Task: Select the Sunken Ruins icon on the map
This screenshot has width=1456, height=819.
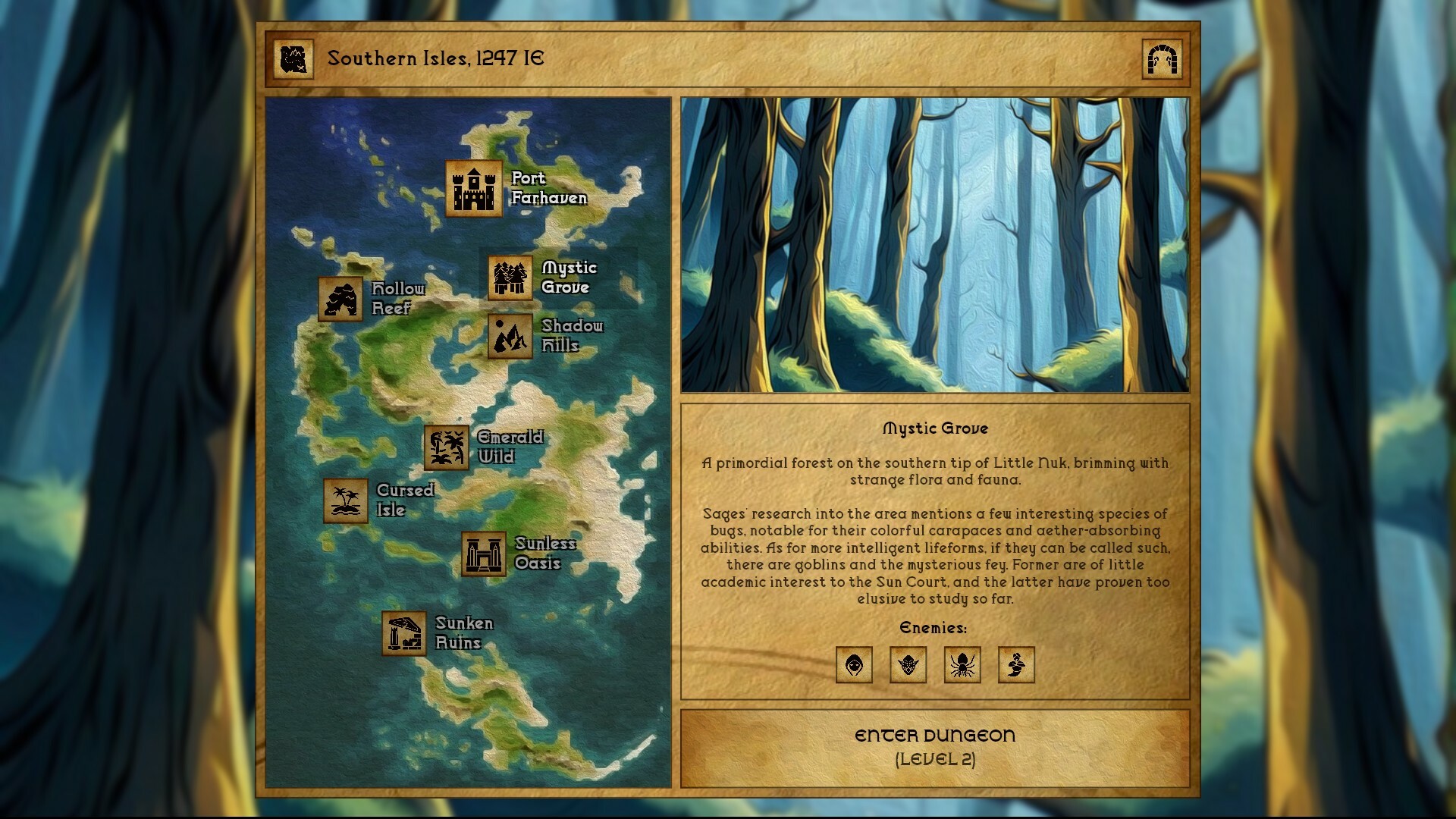Action: pyautogui.click(x=404, y=632)
